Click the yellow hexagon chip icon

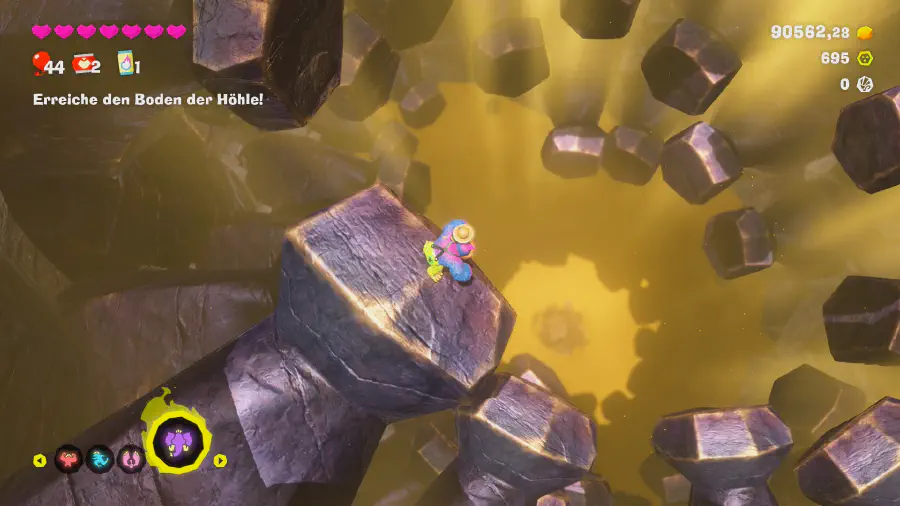(x=865, y=59)
